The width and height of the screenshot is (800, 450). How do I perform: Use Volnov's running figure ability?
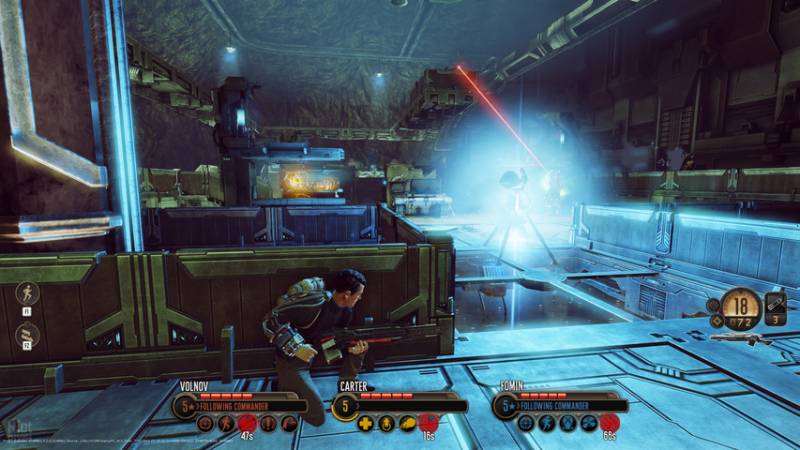[226, 423]
